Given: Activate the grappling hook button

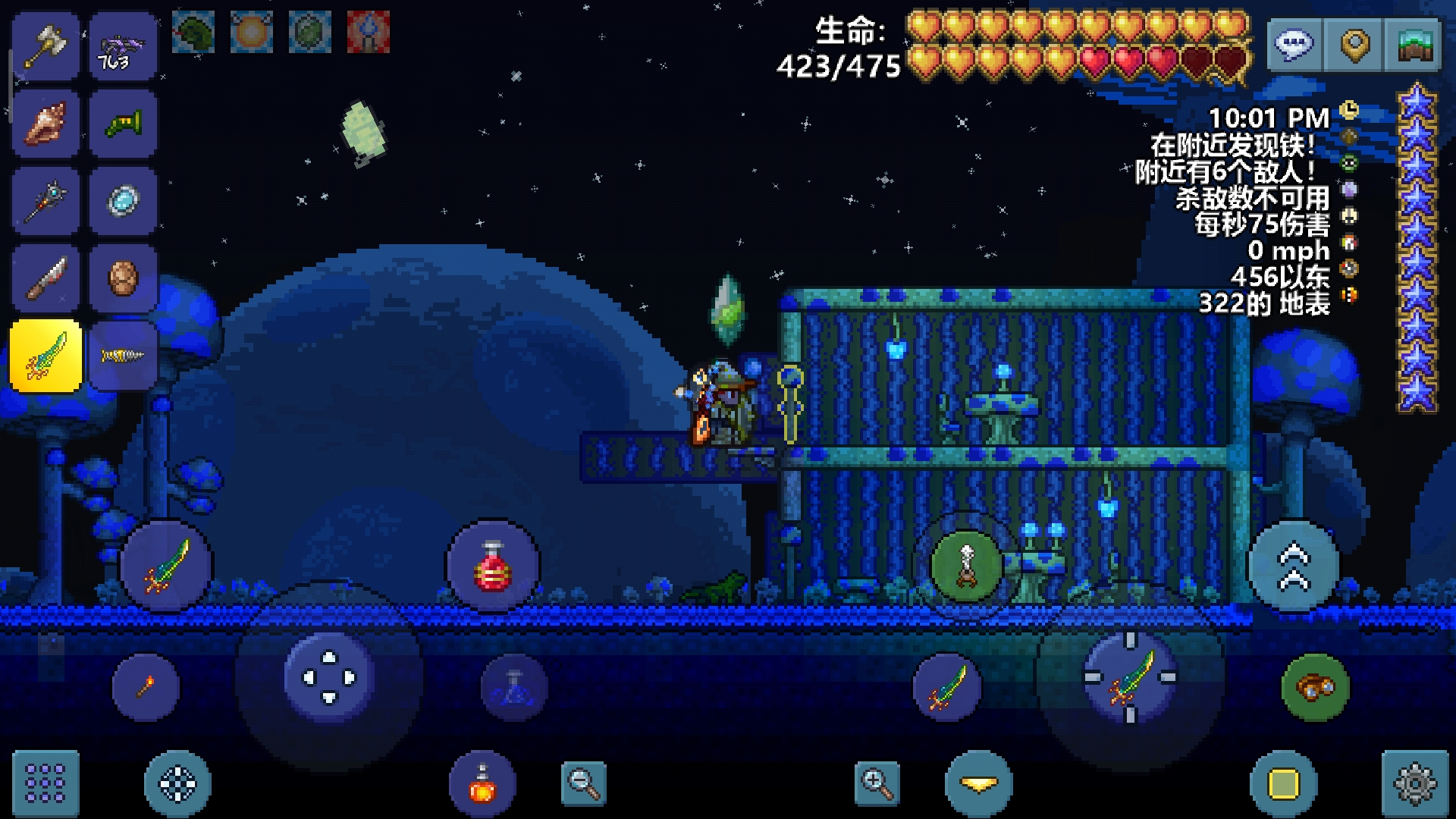Looking at the screenshot, I should (966, 566).
